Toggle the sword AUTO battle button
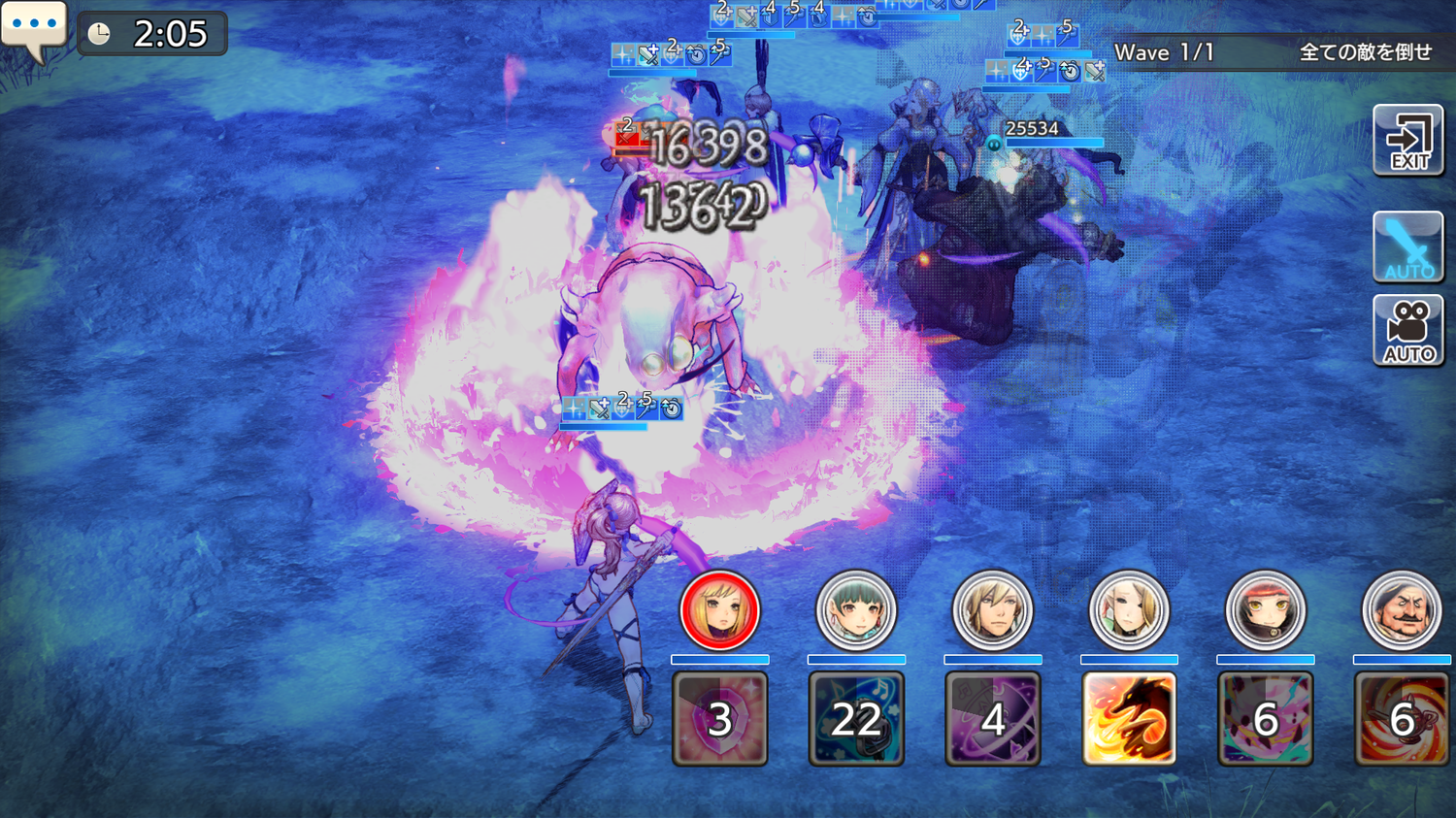Screen dimensions: 1456x818 click(x=1408, y=246)
